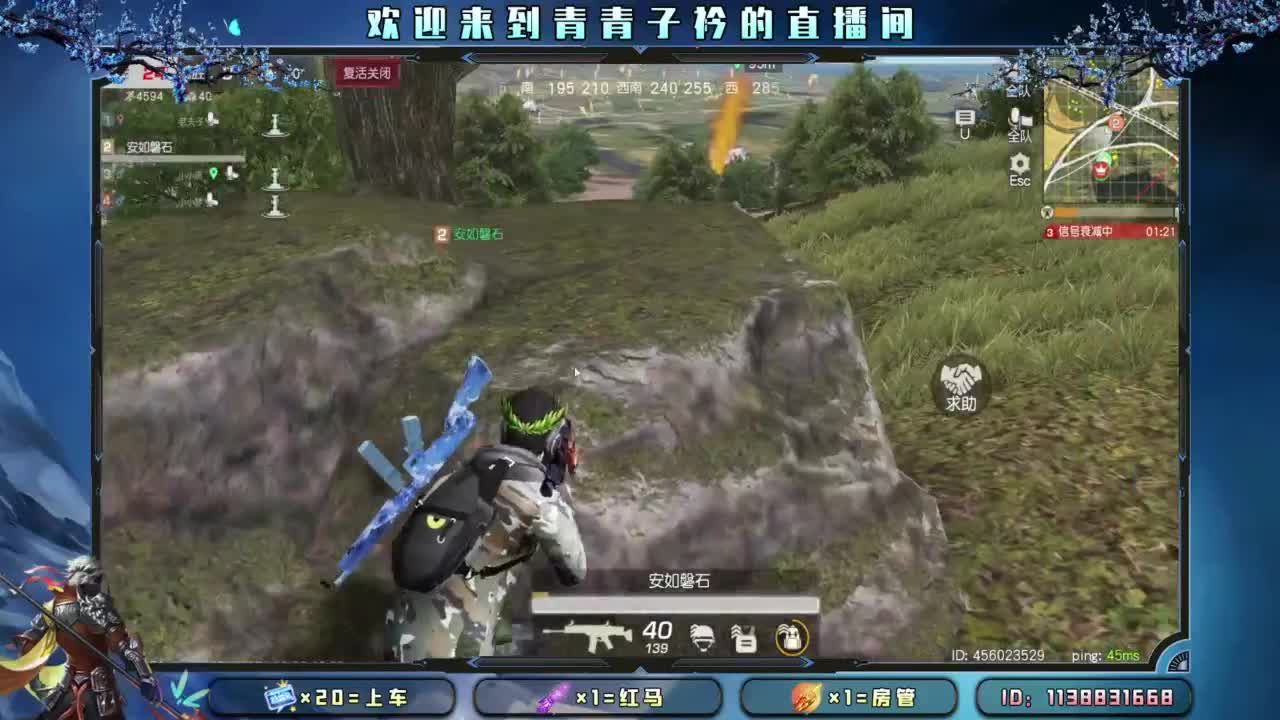This screenshot has width=1280, height=720.
Task: Toggle the green location ping beside teammate three
Action: click(214, 173)
